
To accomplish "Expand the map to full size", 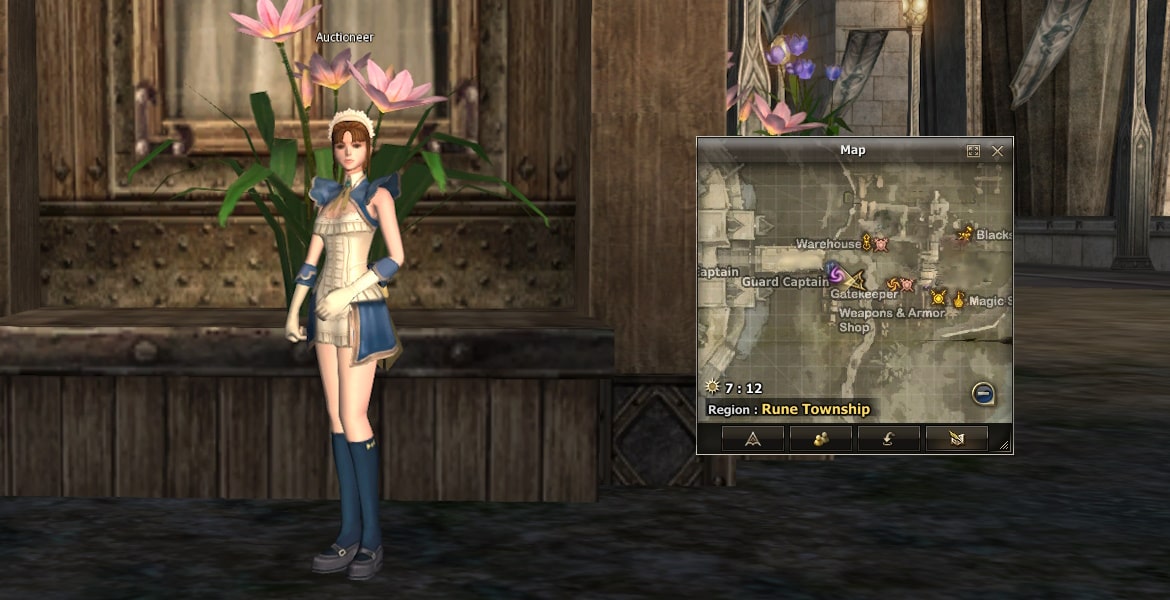I will pyautogui.click(x=973, y=151).
